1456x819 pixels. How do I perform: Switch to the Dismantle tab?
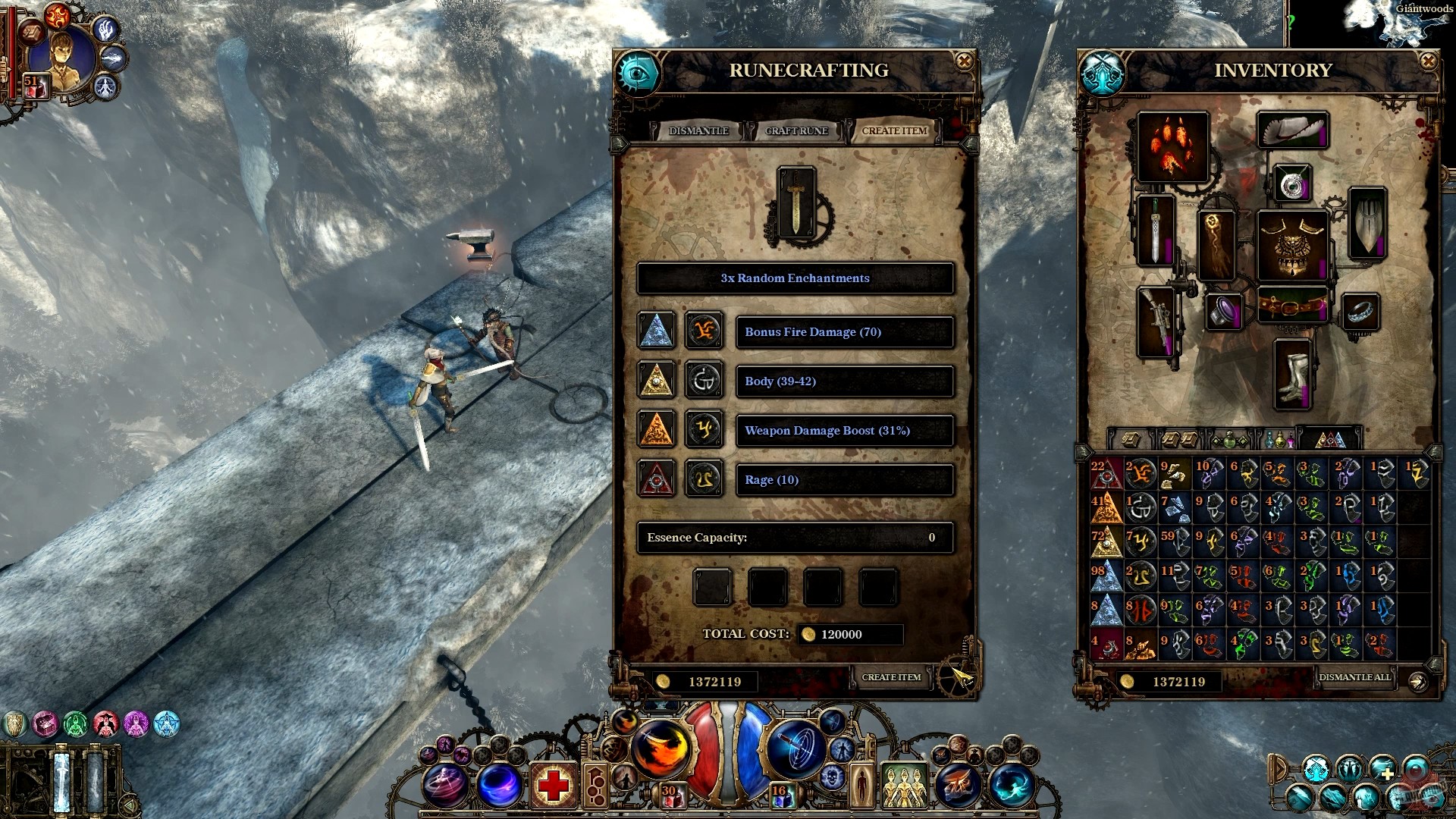[698, 130]
